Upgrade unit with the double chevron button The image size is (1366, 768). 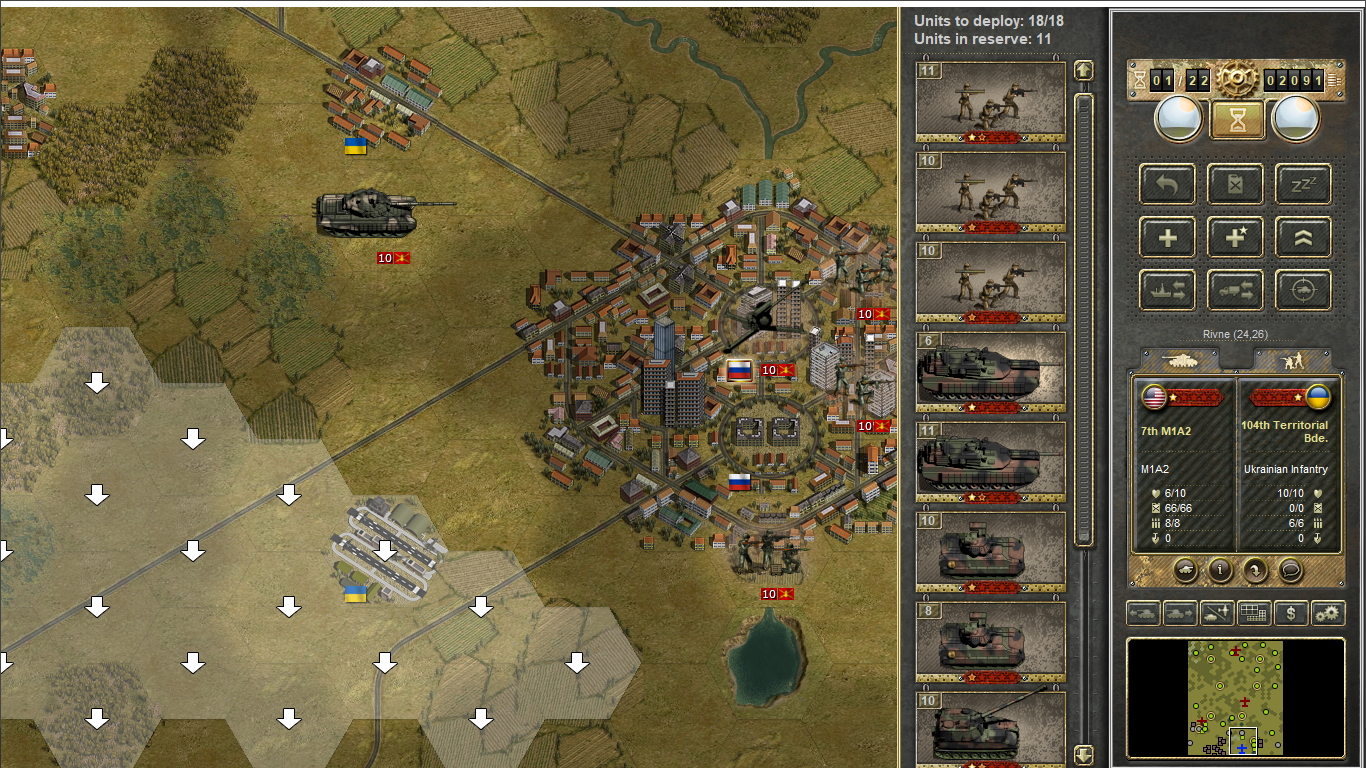pyautogui.click(x=1303, y=238)
